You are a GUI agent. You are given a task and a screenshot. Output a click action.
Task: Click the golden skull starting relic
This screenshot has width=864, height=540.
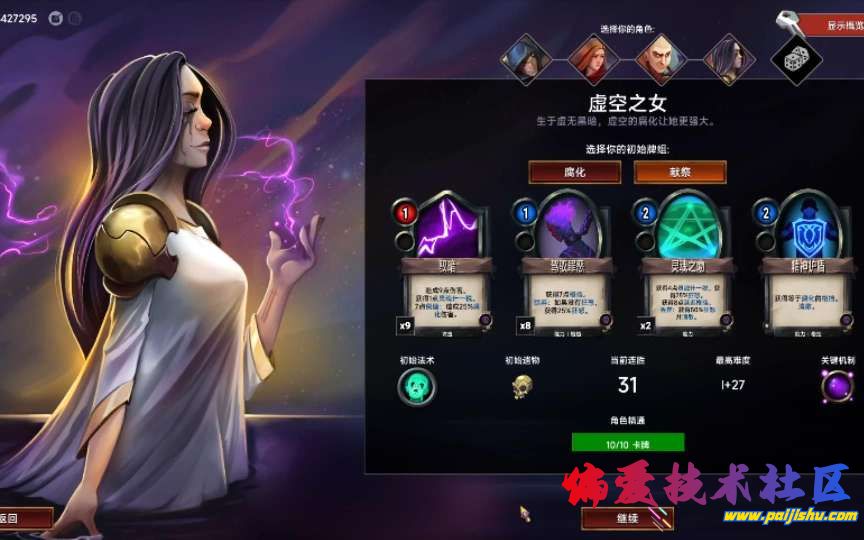point(522,387)
